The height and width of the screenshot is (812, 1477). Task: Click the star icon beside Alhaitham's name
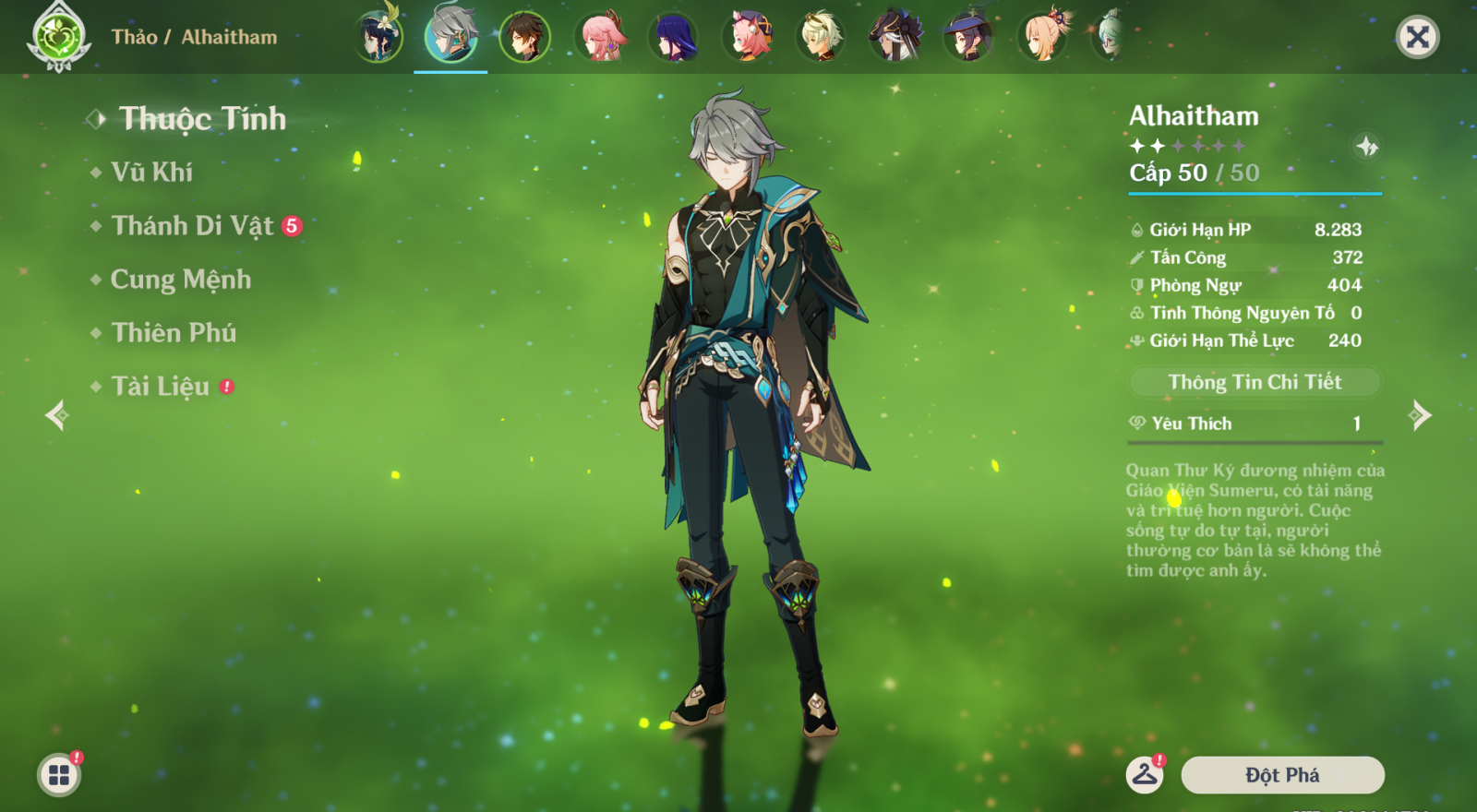click(x=1367, y=146)
